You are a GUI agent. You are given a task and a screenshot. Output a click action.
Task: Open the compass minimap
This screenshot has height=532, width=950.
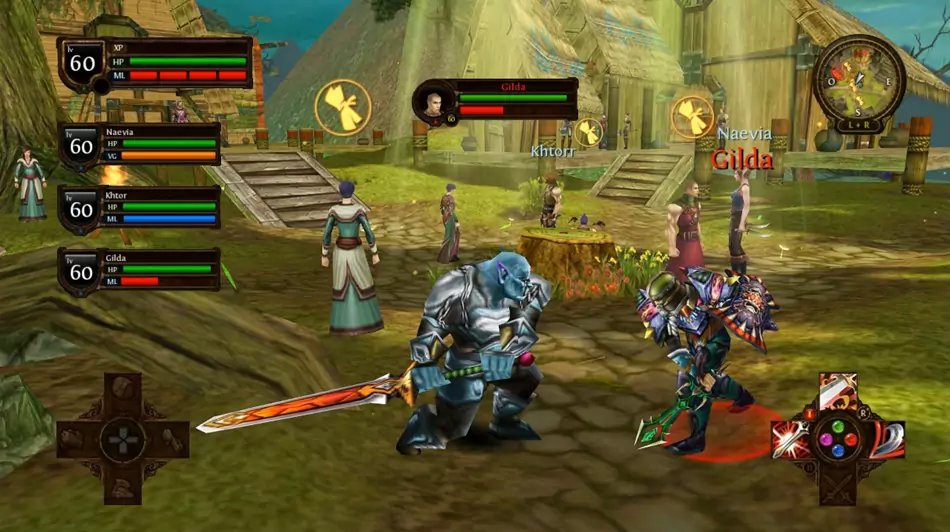point(859,79)
